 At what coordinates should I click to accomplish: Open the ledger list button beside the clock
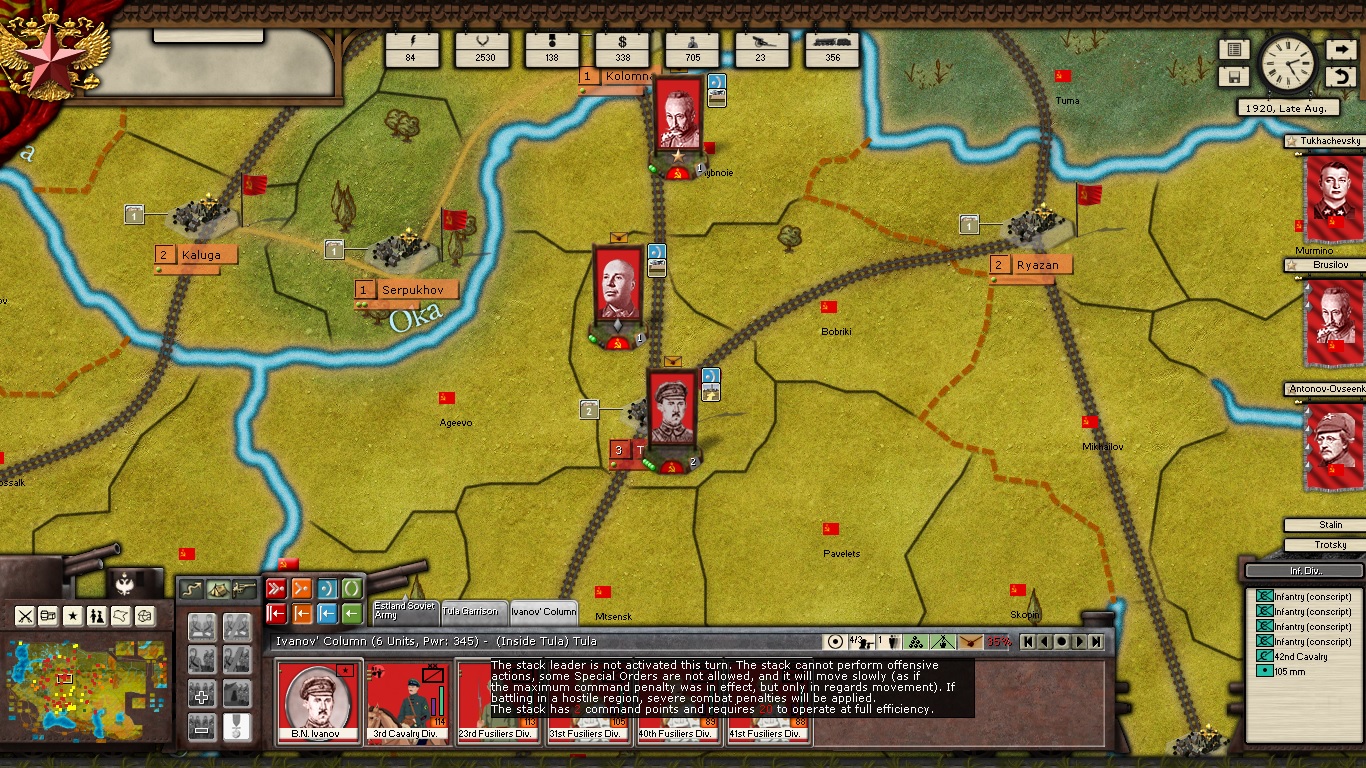tap(1234, 50)
